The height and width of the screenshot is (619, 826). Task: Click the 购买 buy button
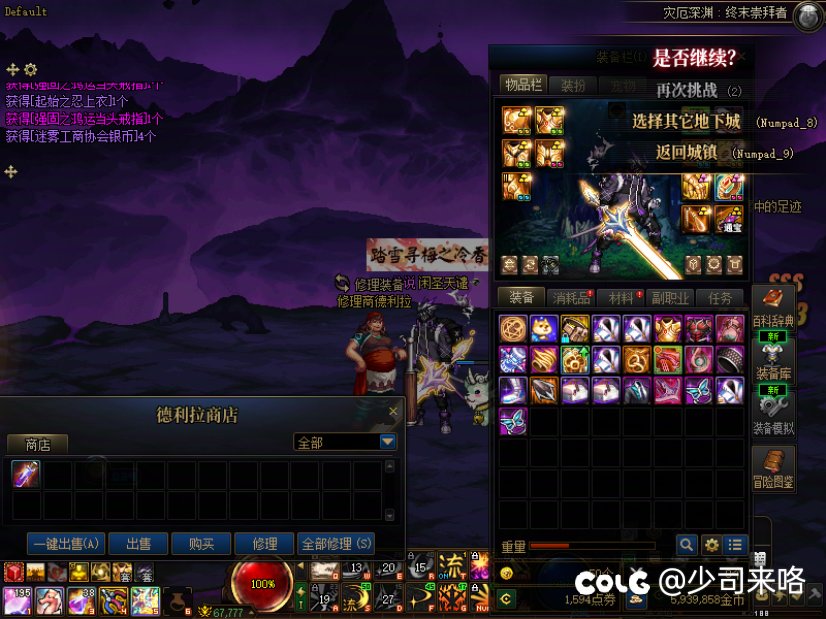(x=202, y=544)
